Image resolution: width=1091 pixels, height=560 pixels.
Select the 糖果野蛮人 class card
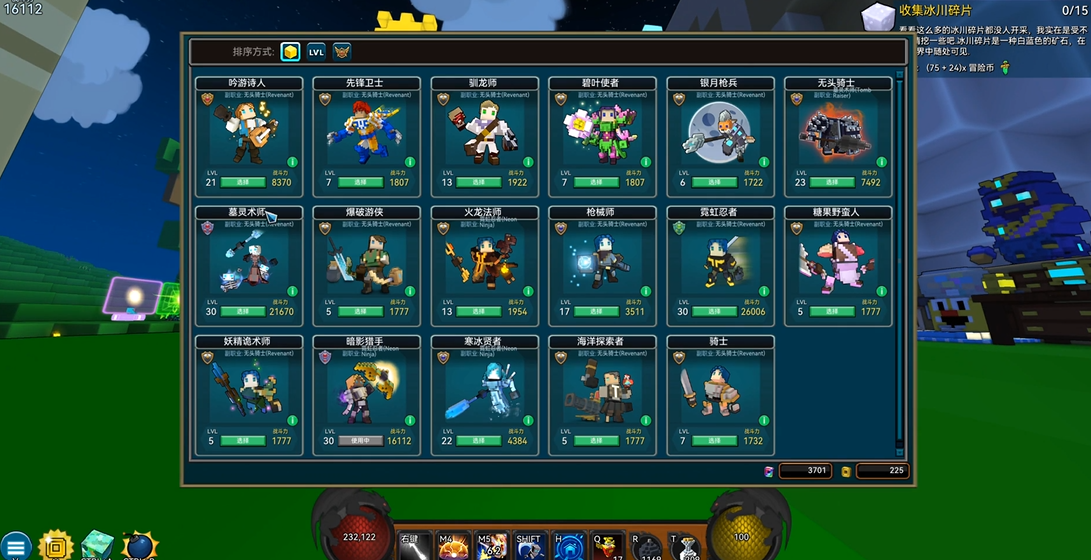(x=837, y=260)
